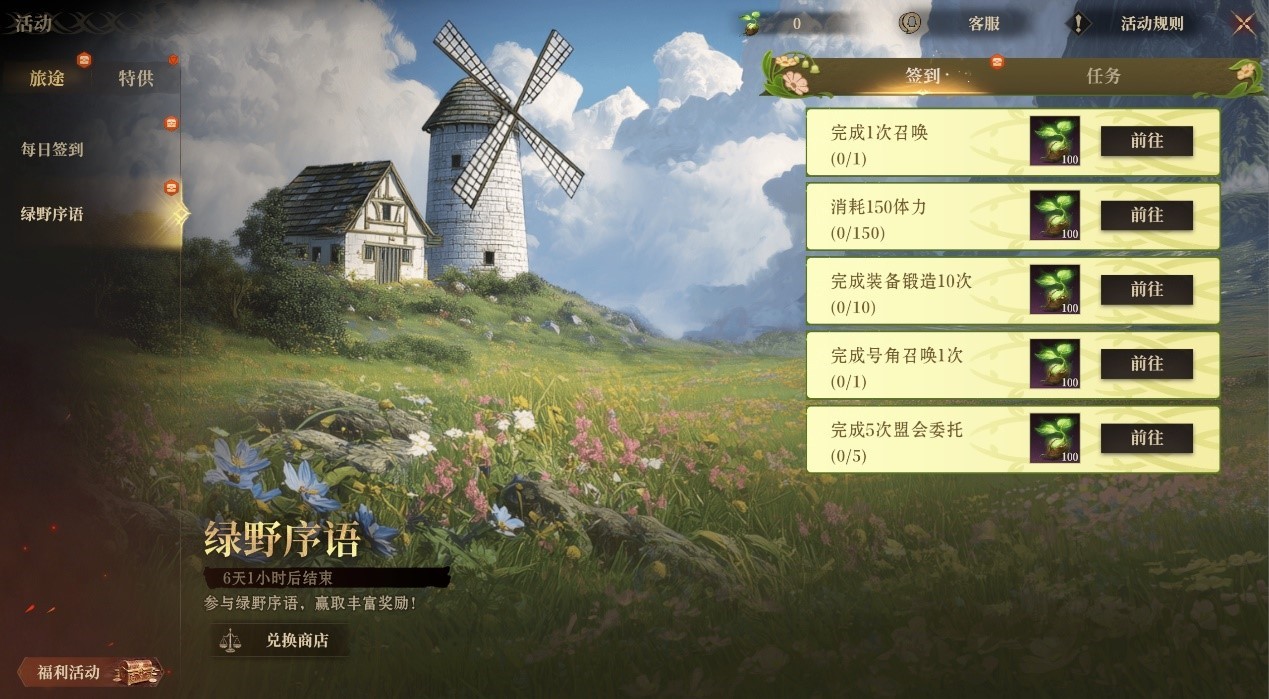The width and height of the screenshot is (1269, 699).
Task: Switch to the 旅途 tab
Action: pos(47,78)
